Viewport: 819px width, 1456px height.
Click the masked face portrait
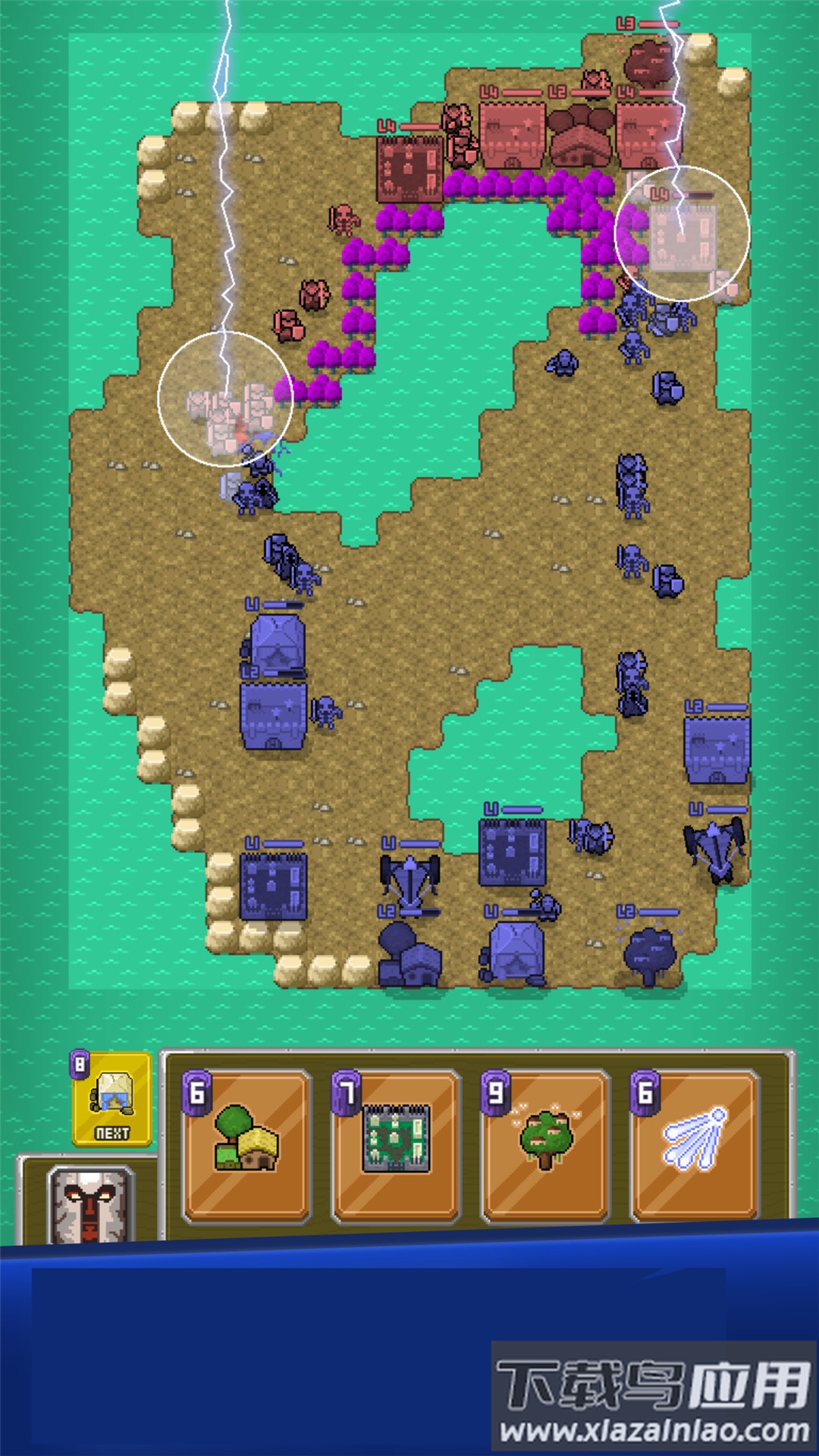click(x=90, y=1207)
